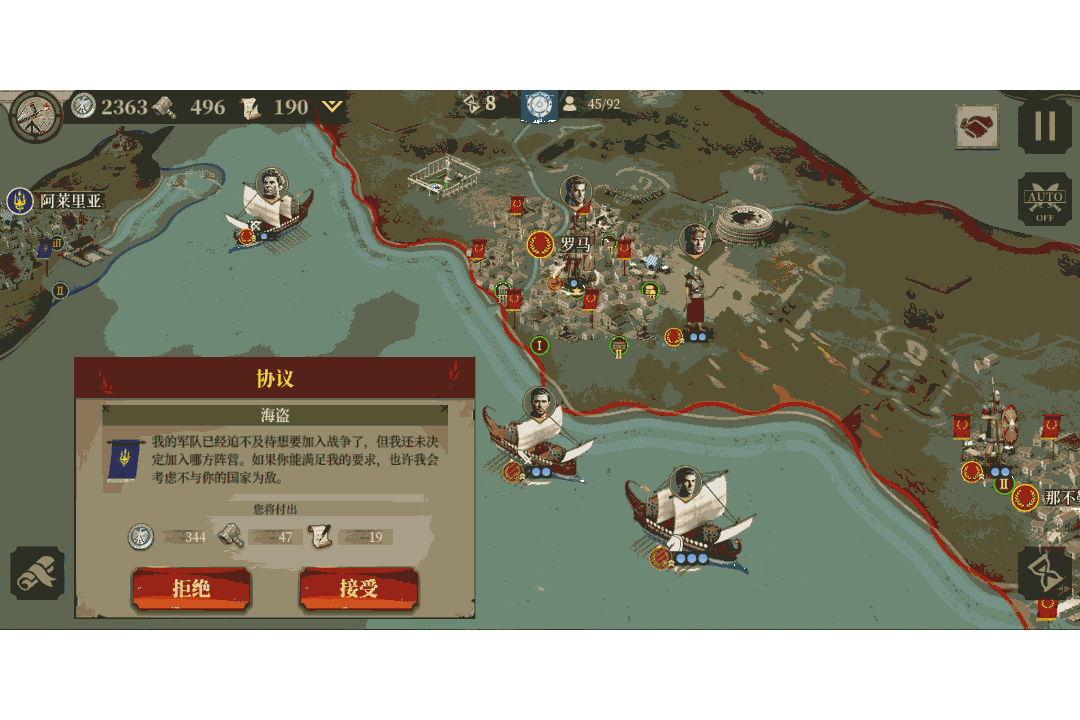Accept the pirate agreement with 接受
This screenshot has height=720, width=1080.
(358, 589)
